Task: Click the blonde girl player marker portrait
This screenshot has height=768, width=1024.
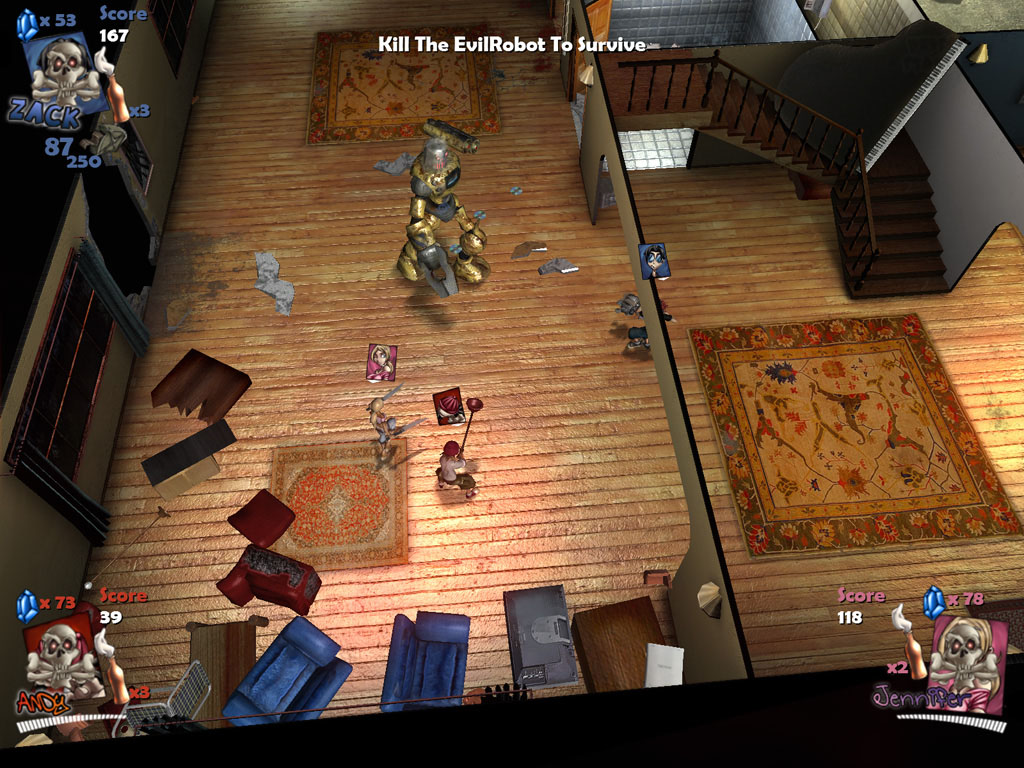Action: tap(381, 362)
